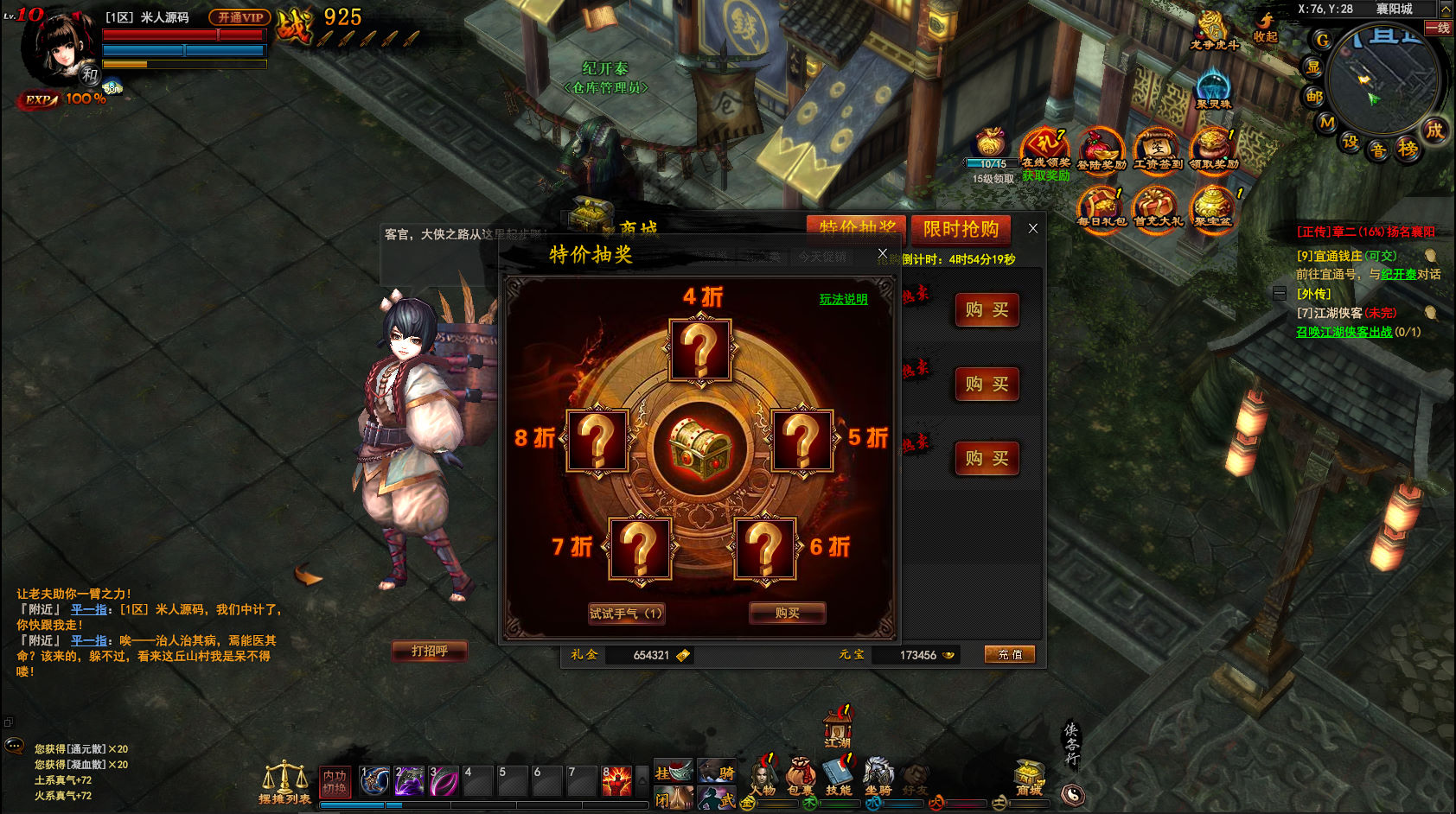Image resolution: width=1456 pixels, height=814 pixels.
Task: Click the 打招呼 greet button
Action: point(429,651)
